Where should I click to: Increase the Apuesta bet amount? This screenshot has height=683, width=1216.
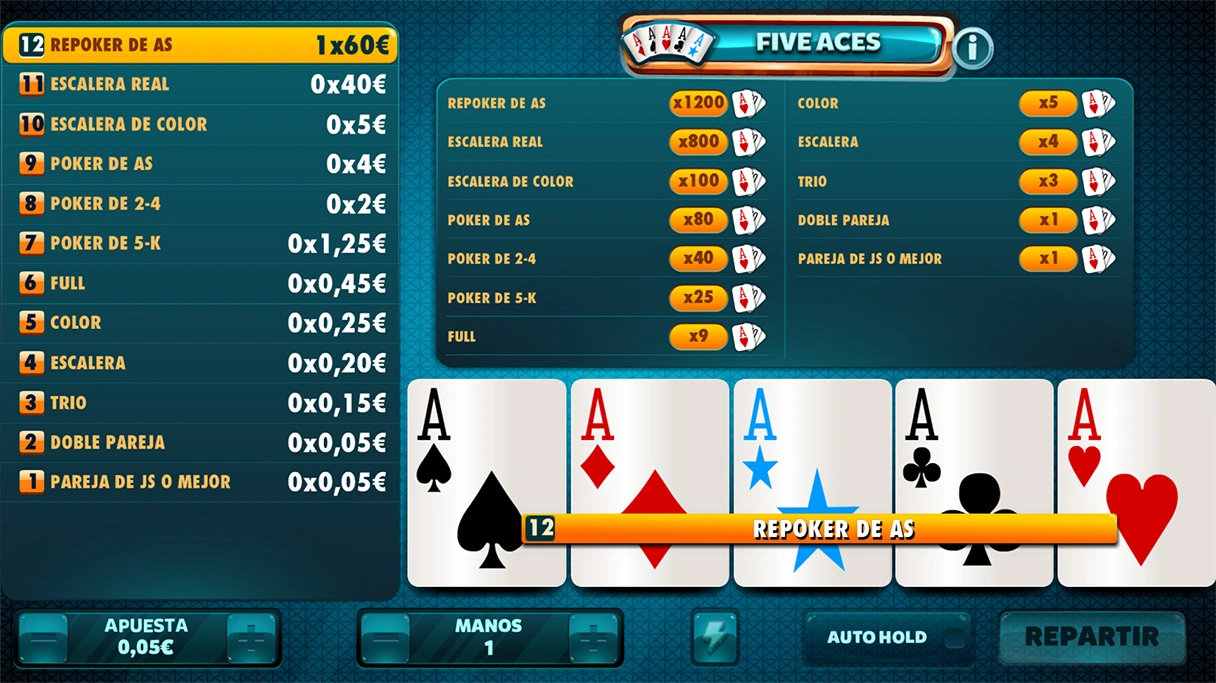(x=251, y=637)
